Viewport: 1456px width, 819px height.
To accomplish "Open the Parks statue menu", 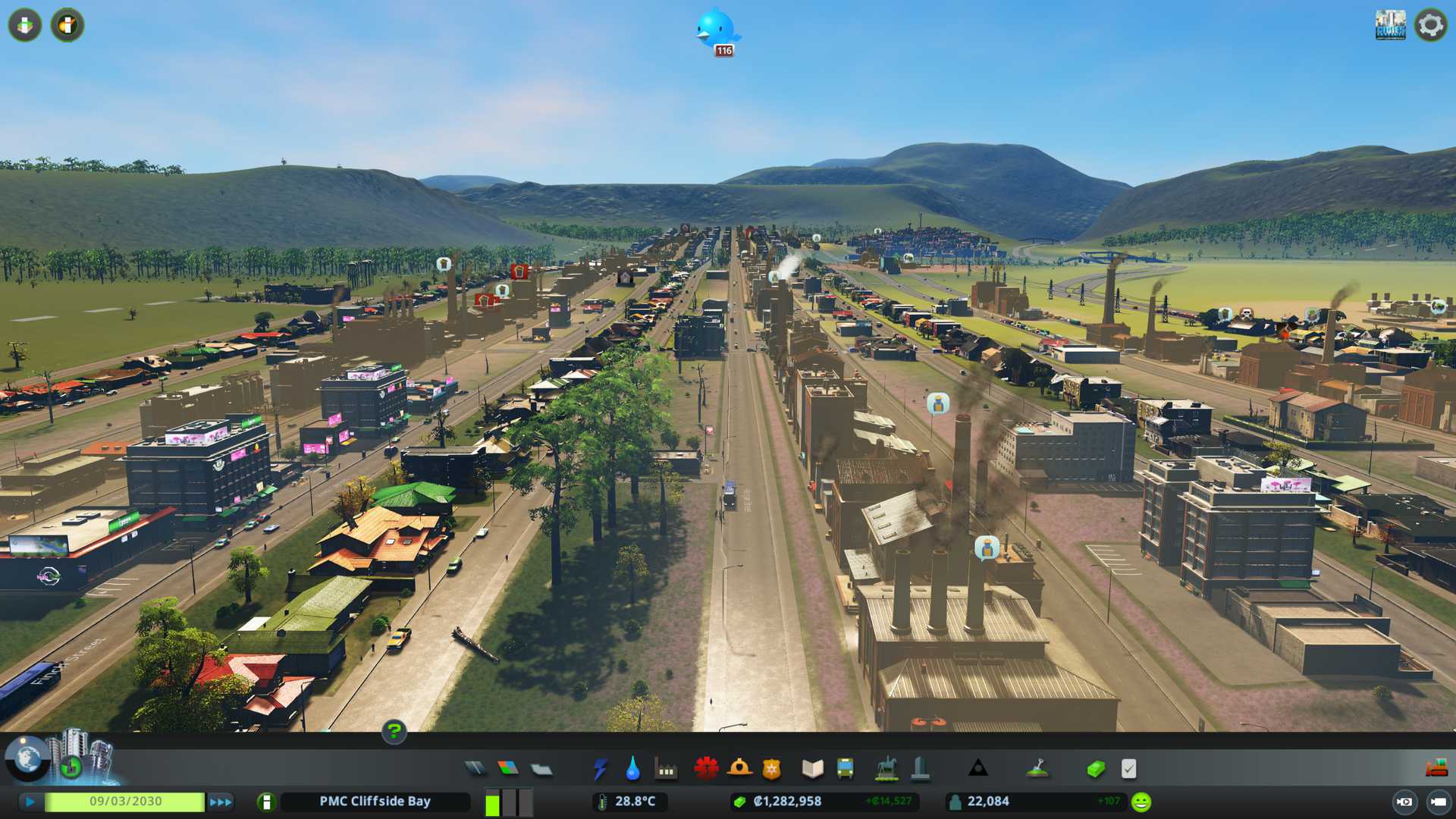I will coord(886,769).
